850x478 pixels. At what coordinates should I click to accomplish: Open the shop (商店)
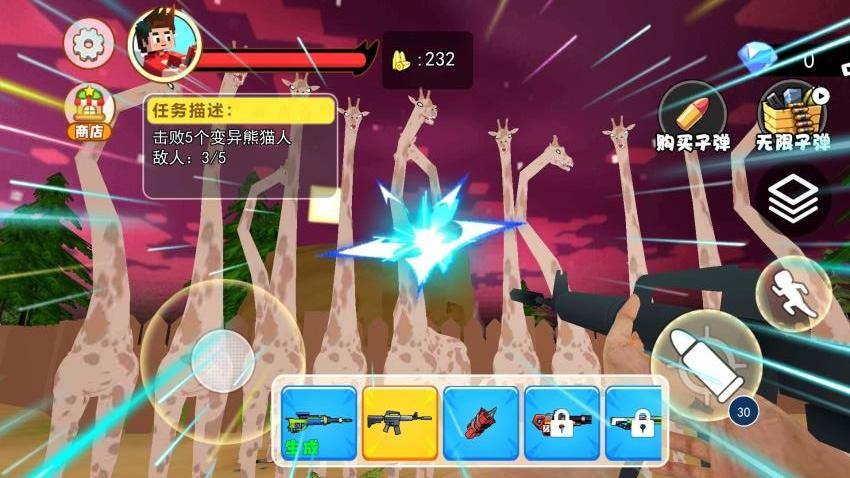point(89,112)
